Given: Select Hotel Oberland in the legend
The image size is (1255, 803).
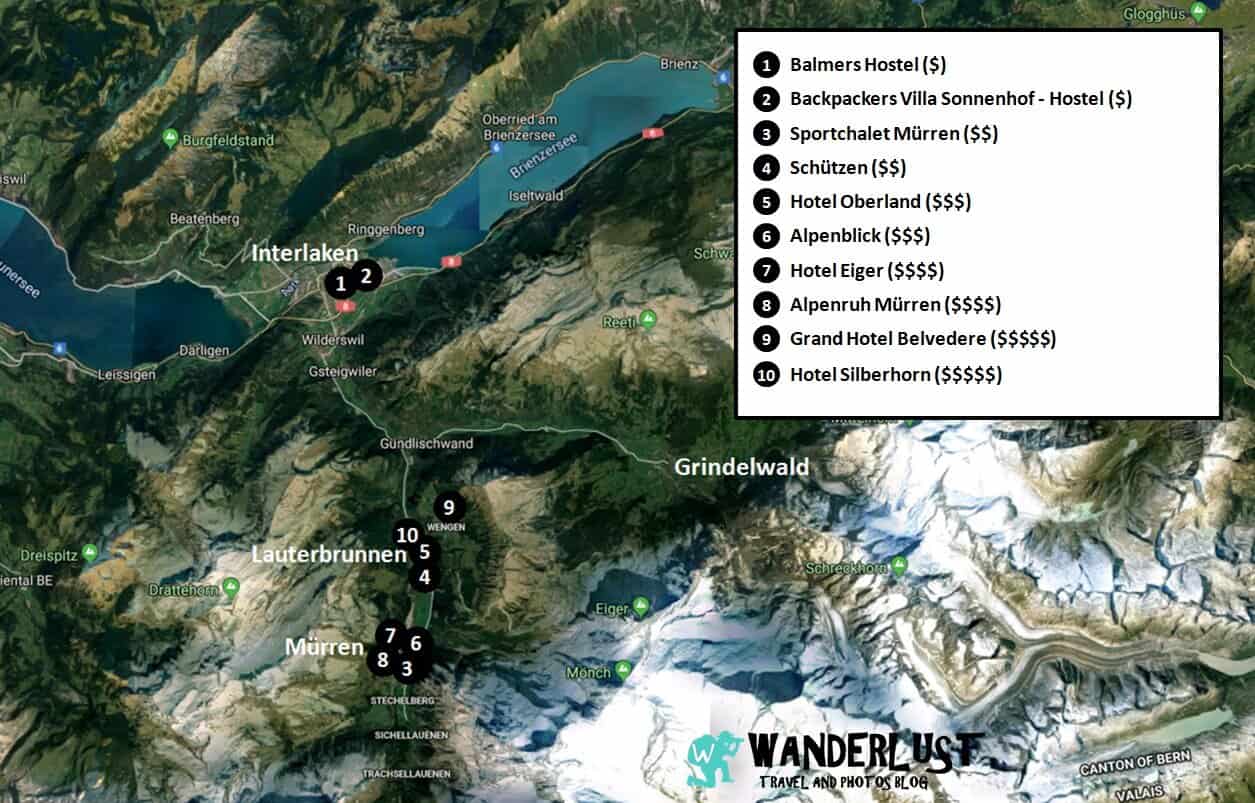Looking at the screenshot, I should (x=880, y=202).
